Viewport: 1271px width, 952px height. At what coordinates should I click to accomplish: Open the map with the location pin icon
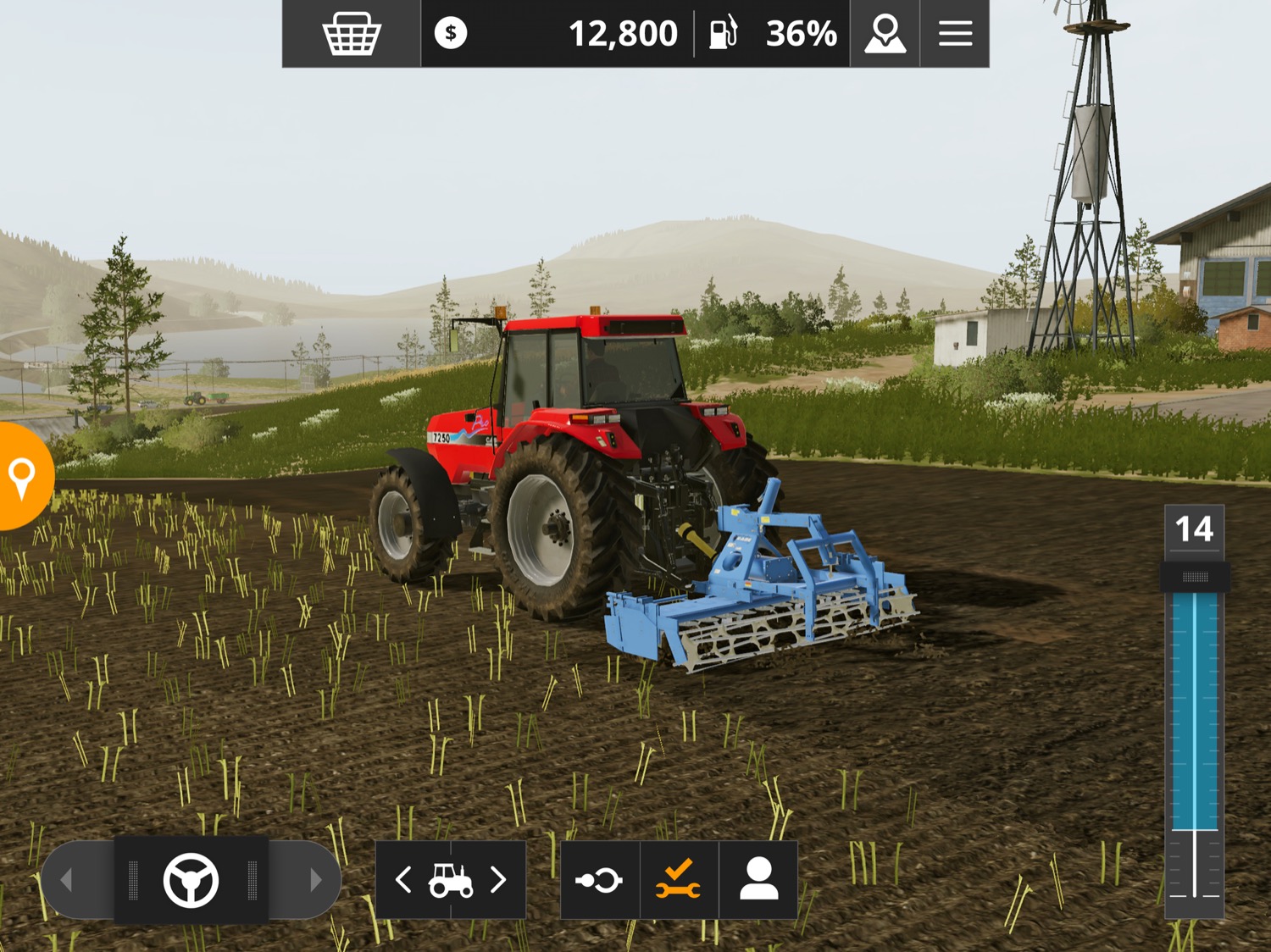[885, 34]
